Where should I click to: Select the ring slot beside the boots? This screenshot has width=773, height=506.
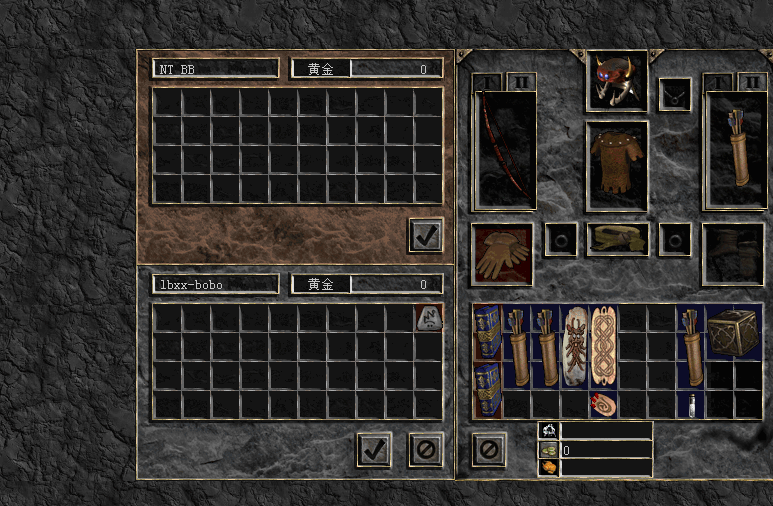[675, 240]
